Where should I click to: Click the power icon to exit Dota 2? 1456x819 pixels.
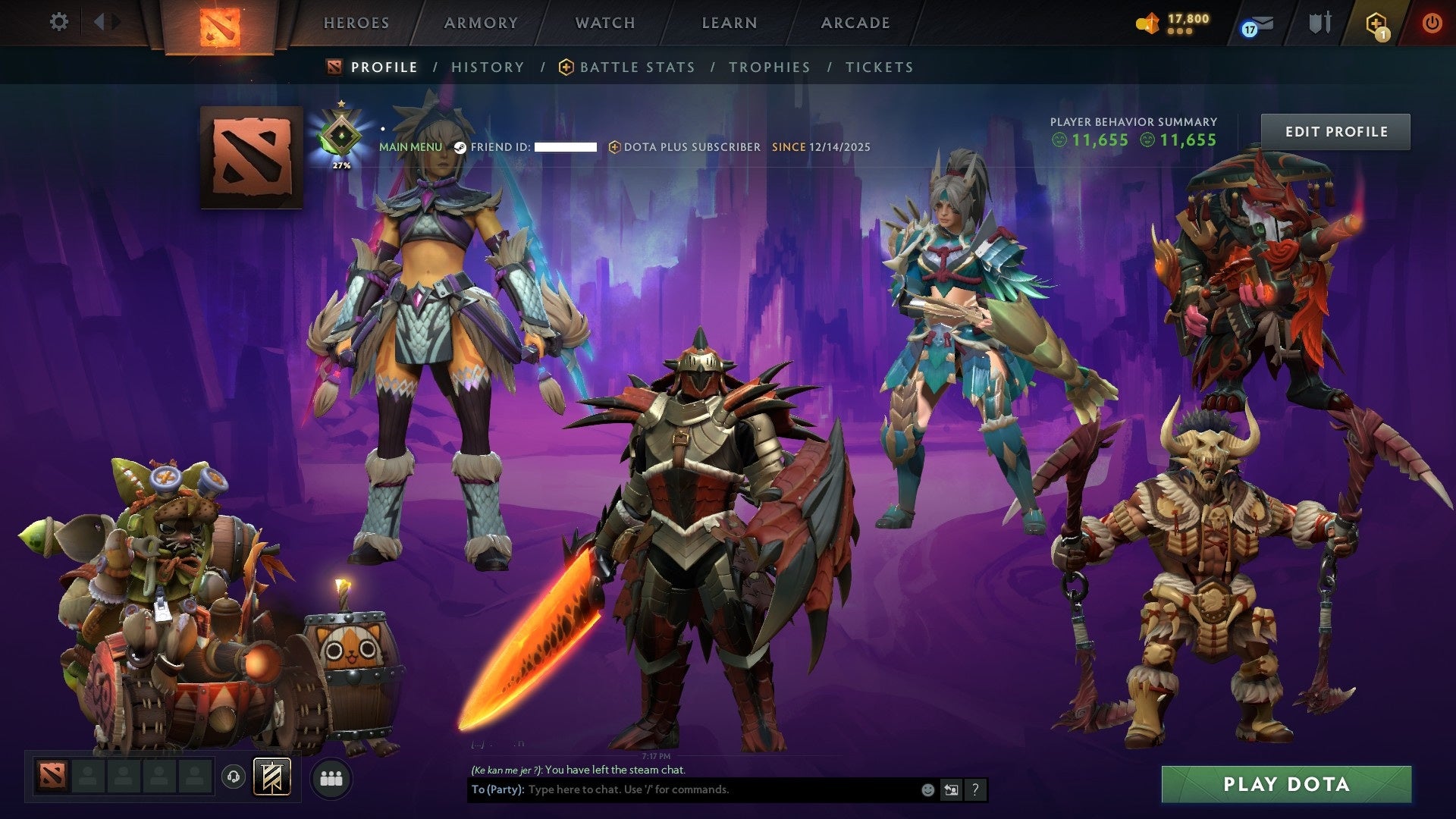click(x=1433, y=23)
